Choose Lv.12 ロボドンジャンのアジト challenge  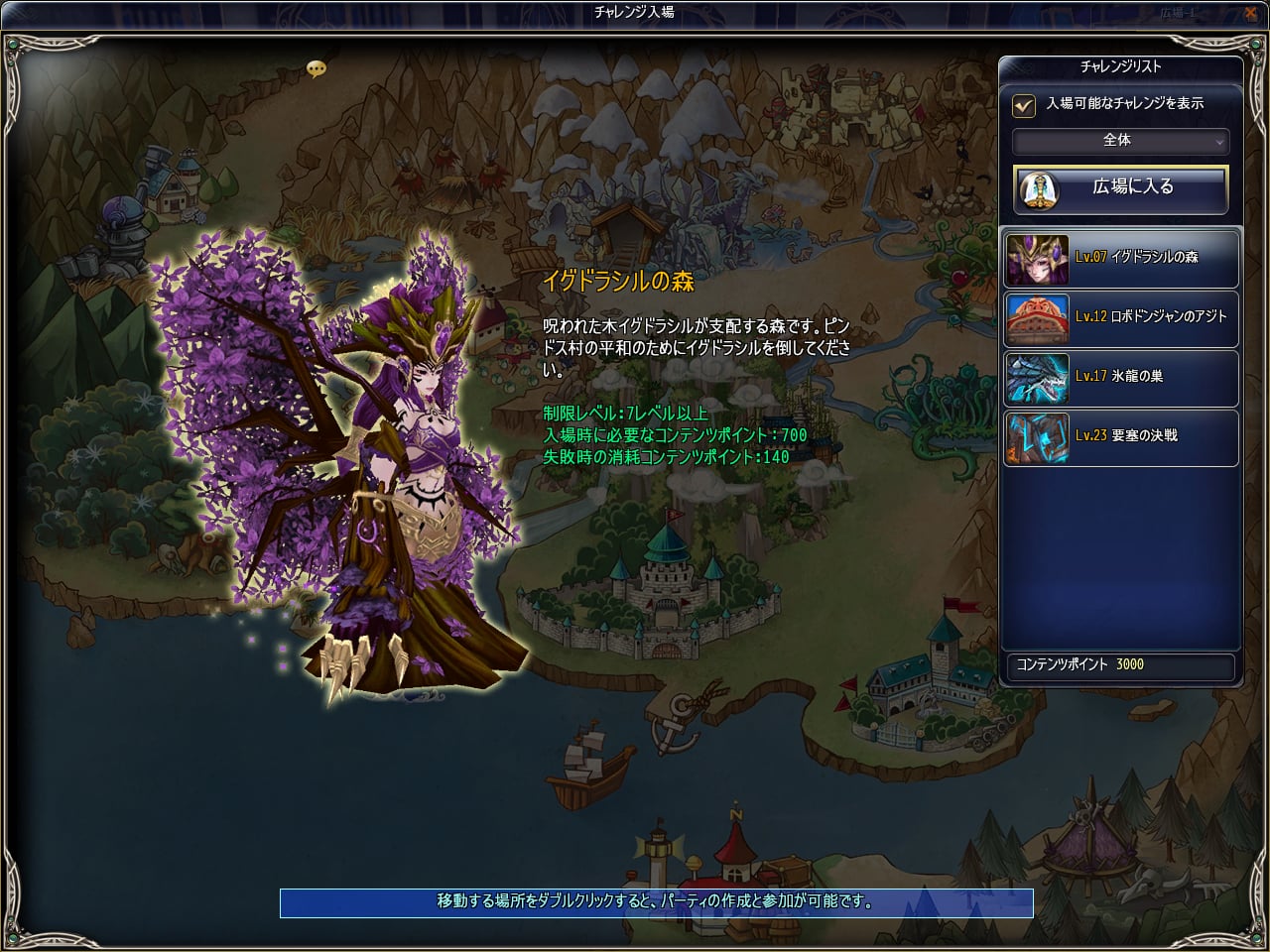click(1120, 317)
